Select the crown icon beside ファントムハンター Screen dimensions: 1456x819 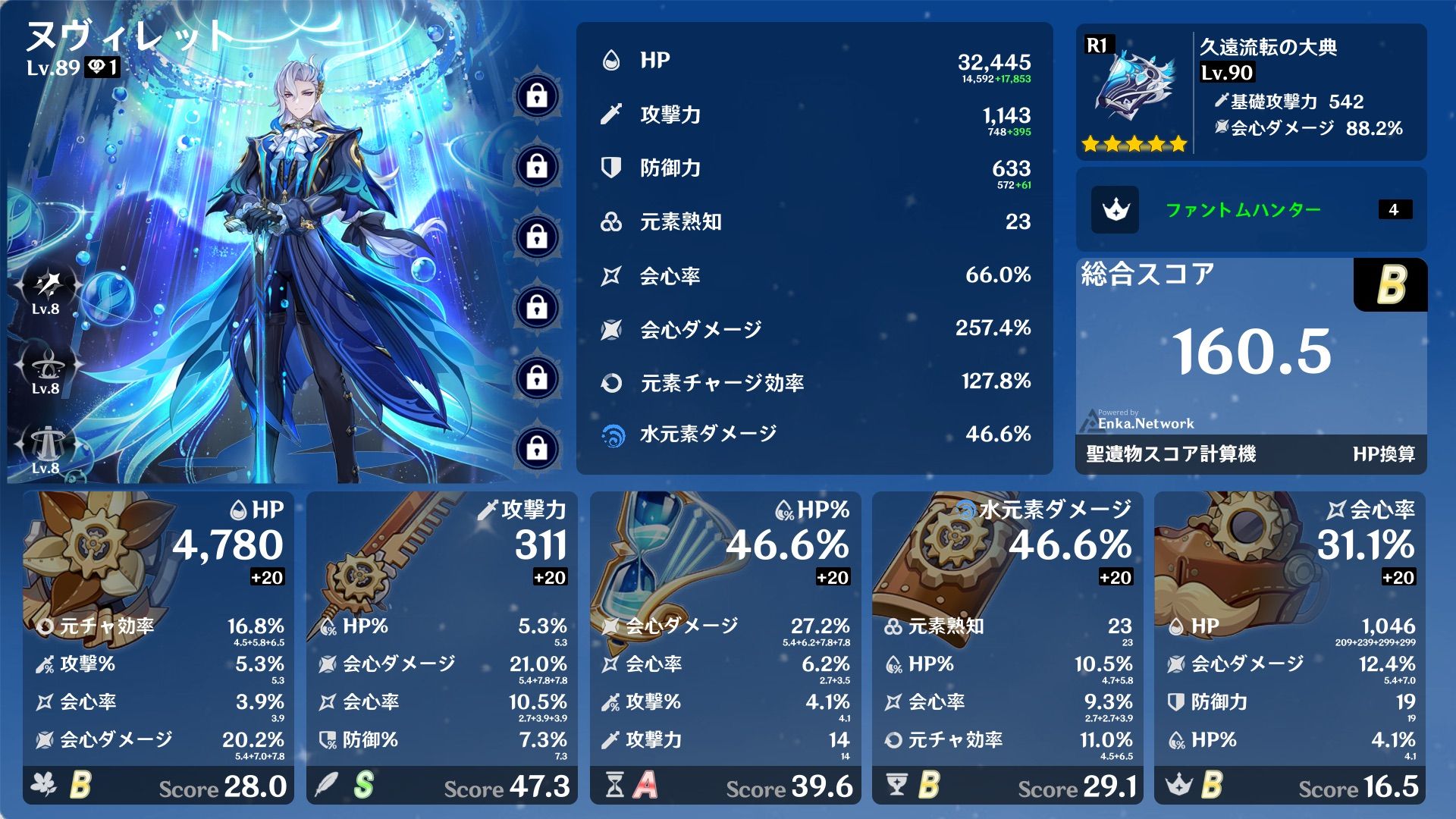click(x=1116, y=210)
